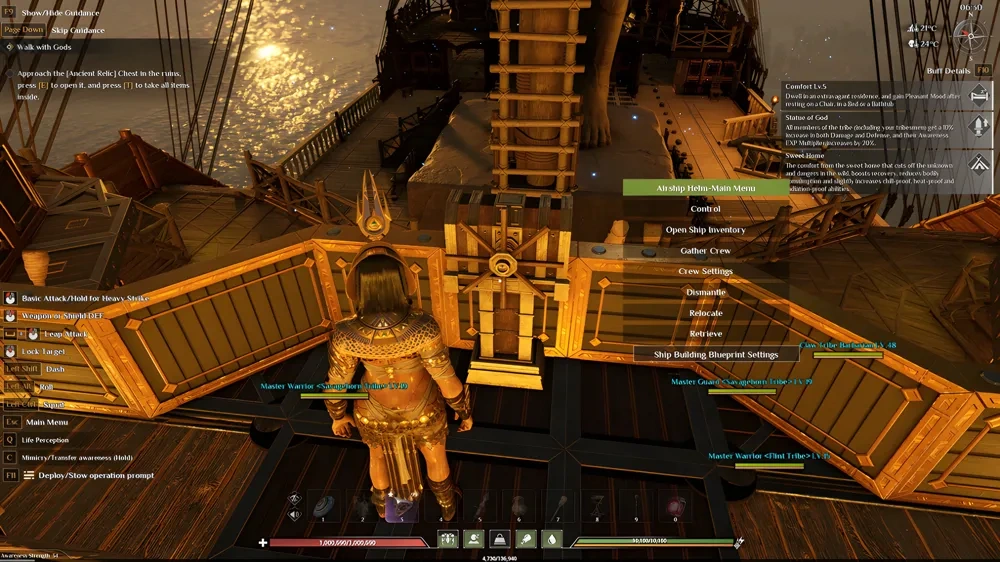Screen dimensions: 1000x562
Task: Click the Walk with Gods quest tracker
Action: point(43,47)
